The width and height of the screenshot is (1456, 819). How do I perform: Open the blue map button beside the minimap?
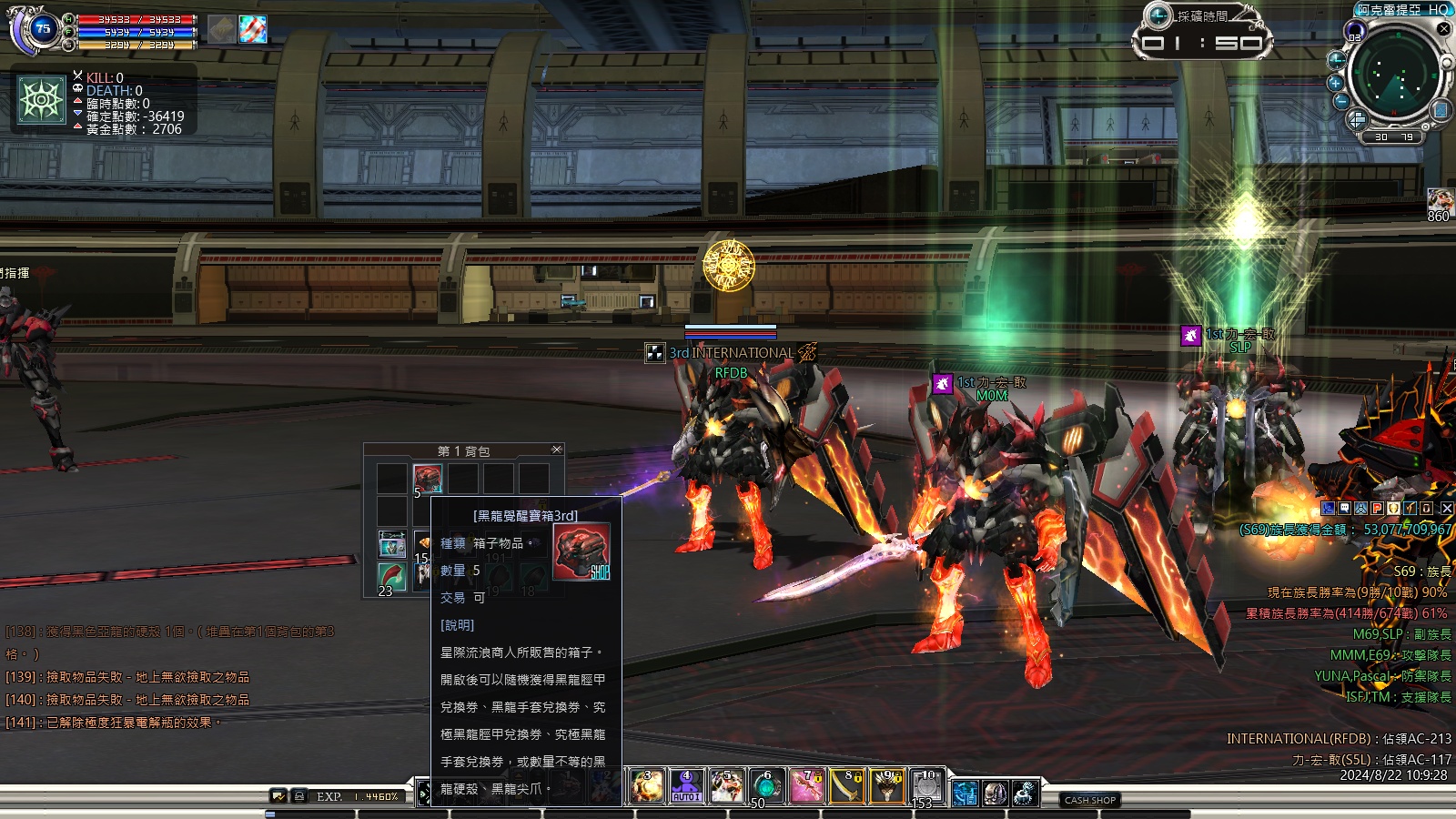(1441, 110)
